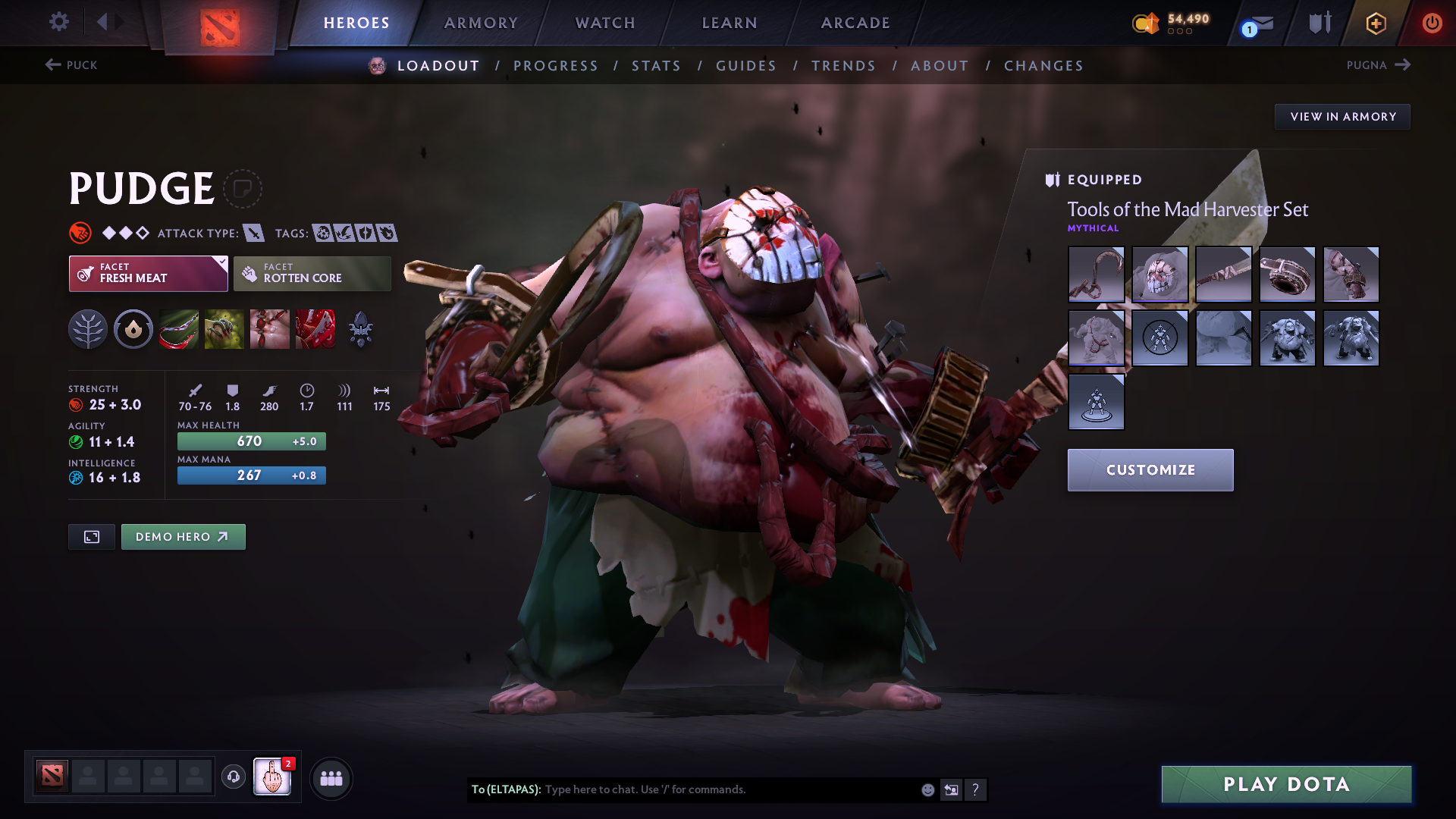The height and width of the screenshot is (819, 1456).
Task: Open VIEW IN ARMORY
Action: [x=1342, y=116]
